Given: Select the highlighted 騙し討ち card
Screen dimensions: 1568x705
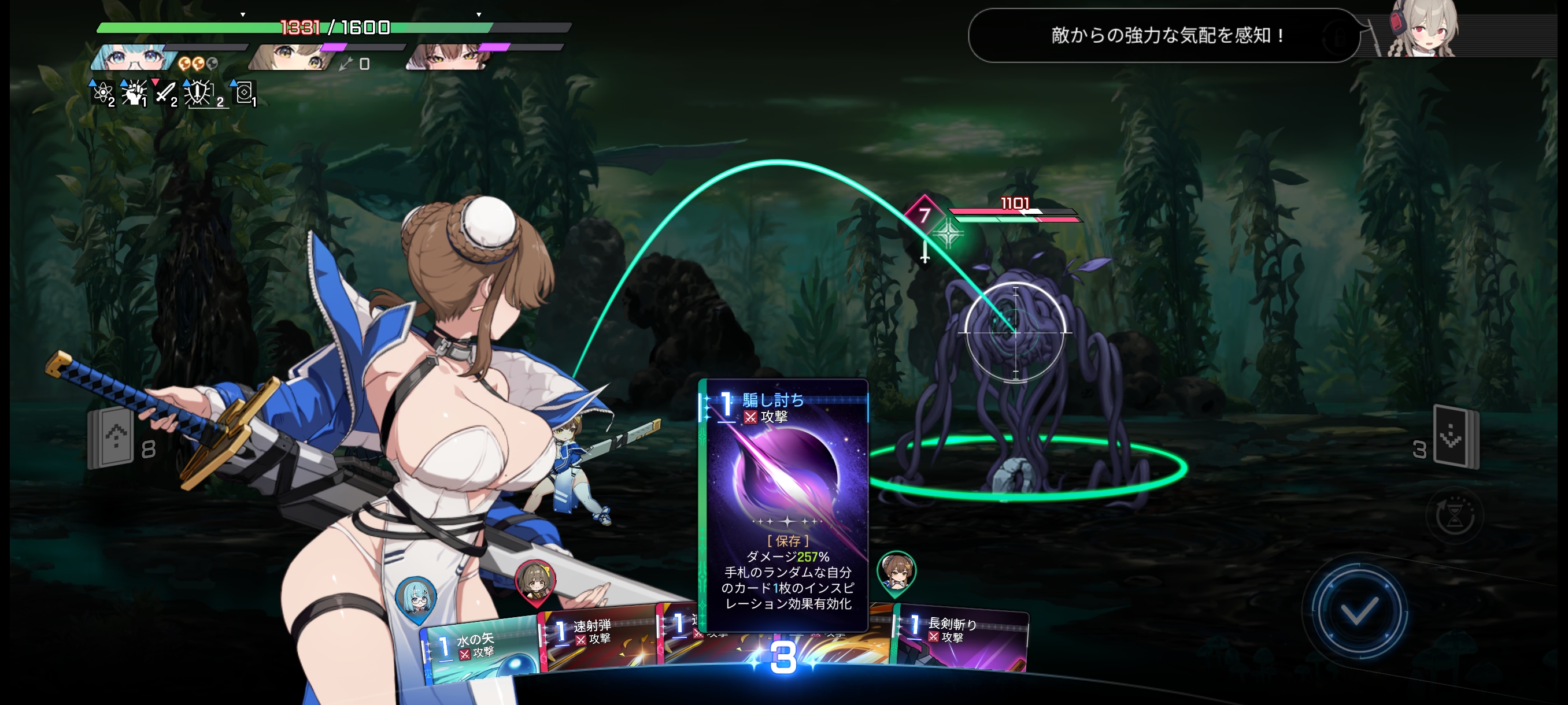Looking at the screenshot, I should point(784,505).
